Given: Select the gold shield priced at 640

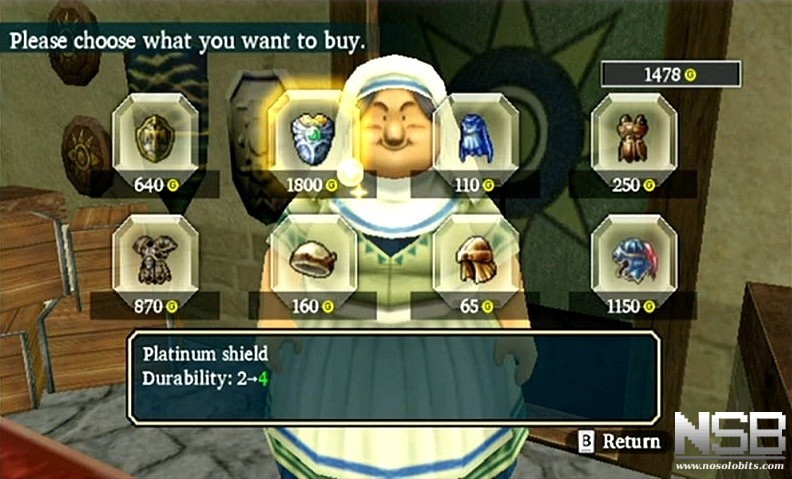Looking at the screenshot, I should (154, 137).
